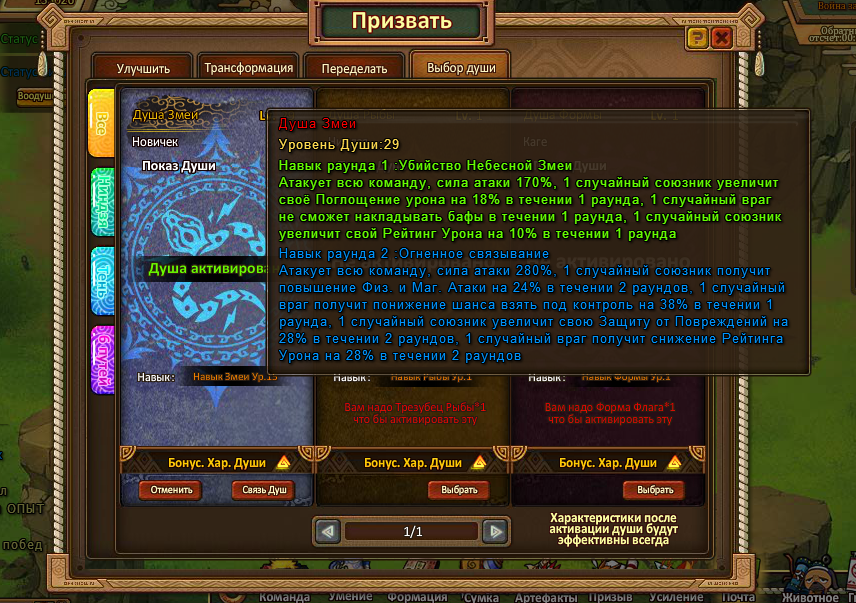Expand Бонус. Хар. Души on the Snake soul card
Image resolution: width=856 pixels, height=603 pixels.
[283, 463]
